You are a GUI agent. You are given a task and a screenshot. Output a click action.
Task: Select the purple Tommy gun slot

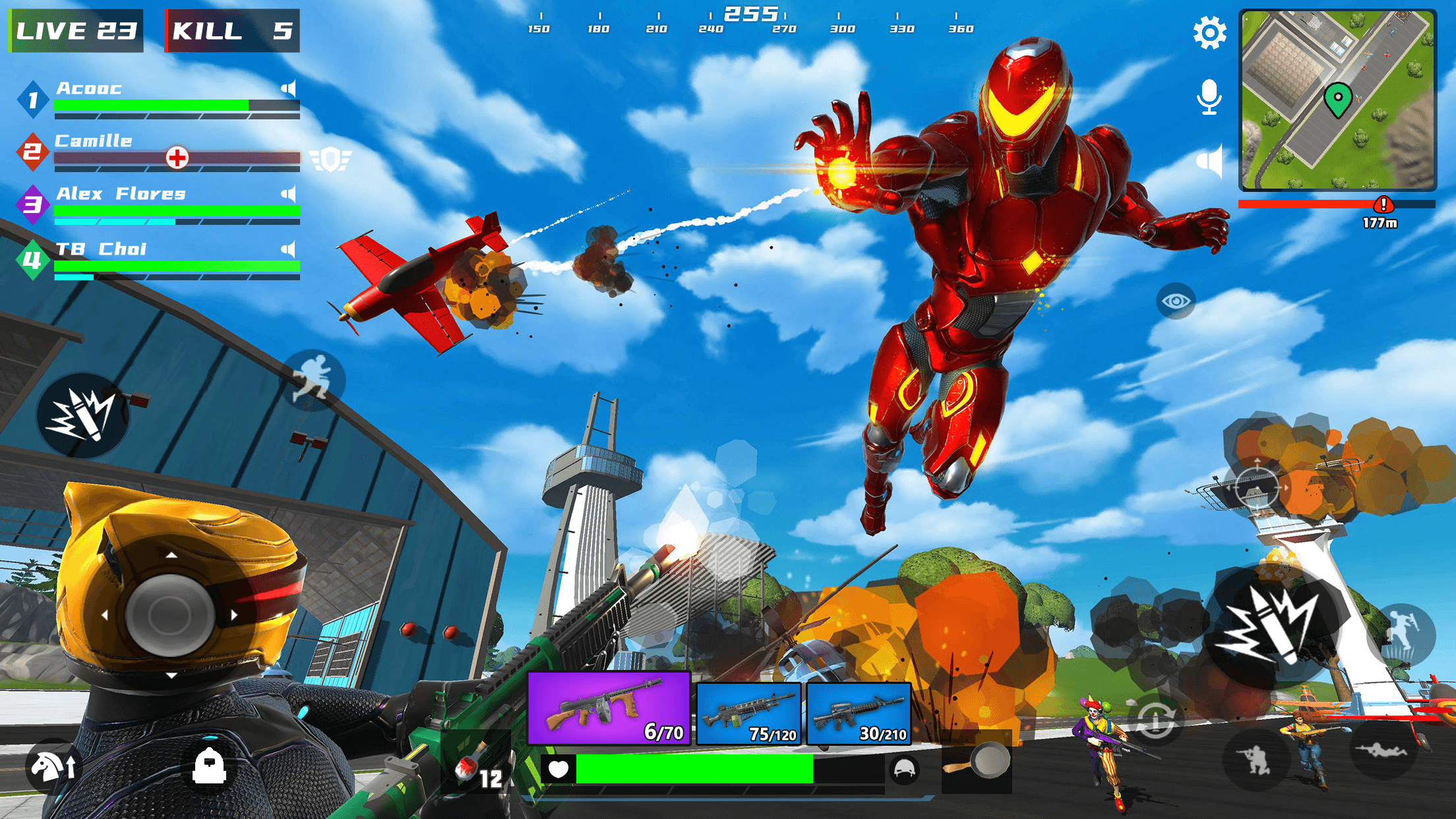click(x=608, y=709)
